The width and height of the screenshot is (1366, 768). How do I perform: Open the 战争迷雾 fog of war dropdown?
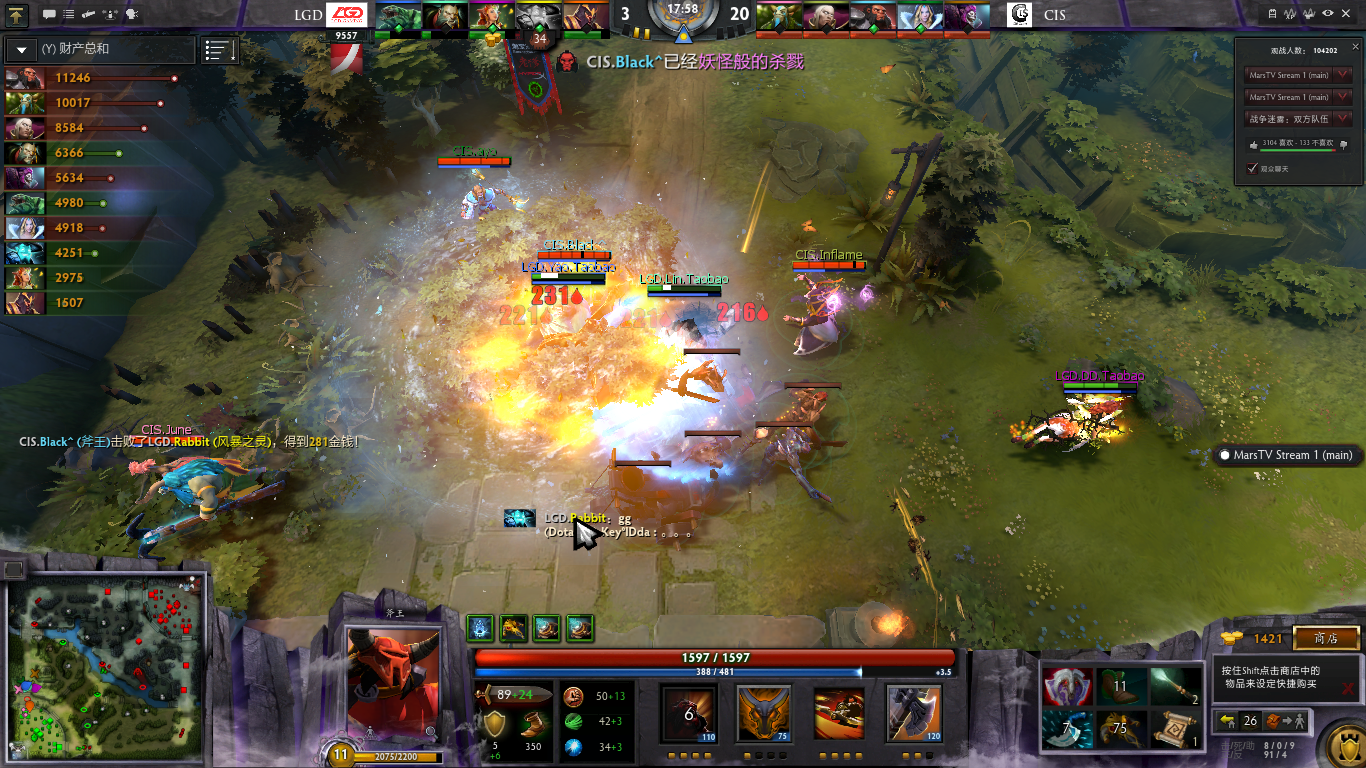(x=1343, y=119)
